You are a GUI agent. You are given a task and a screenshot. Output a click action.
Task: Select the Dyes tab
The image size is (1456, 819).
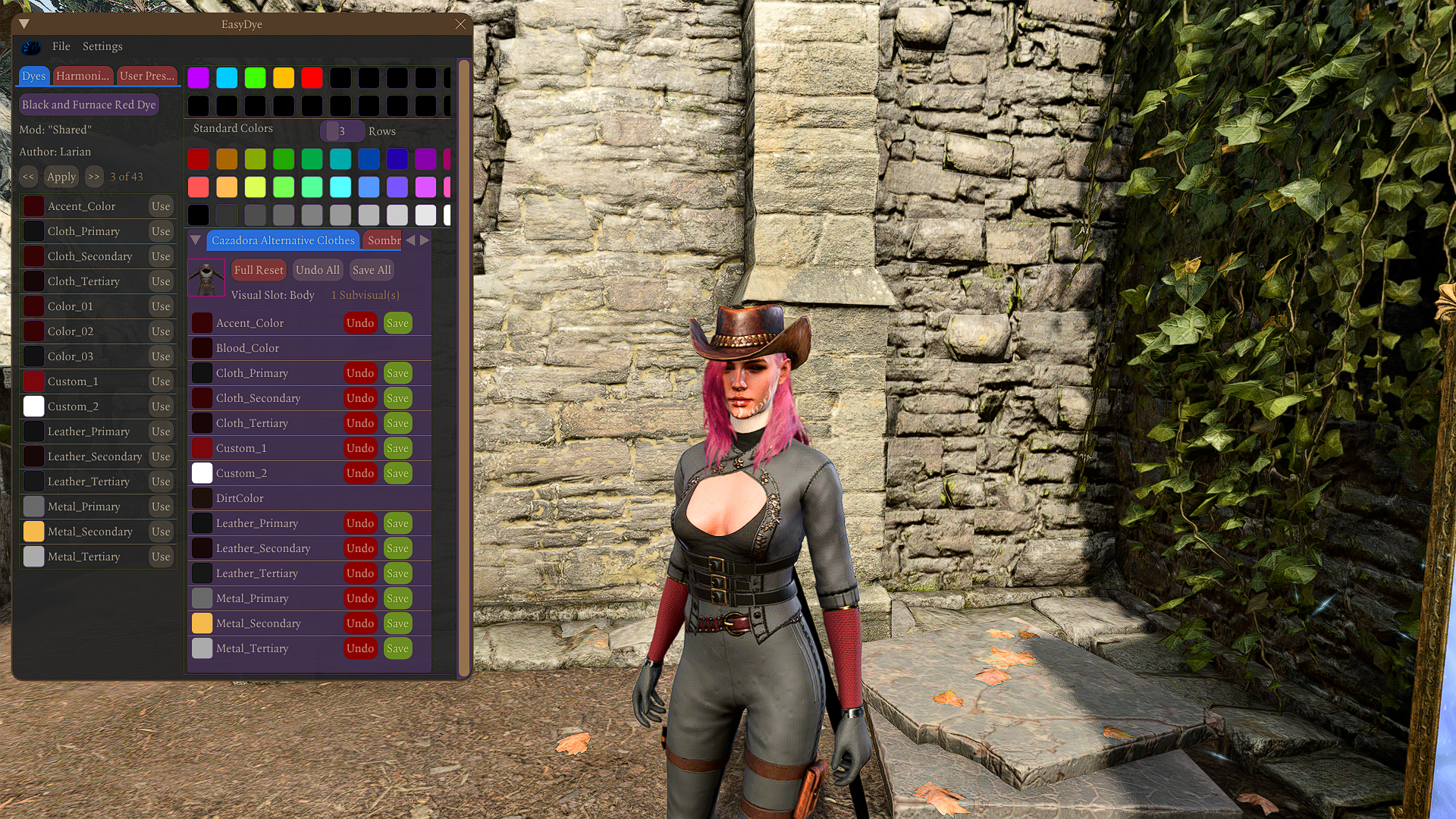click(33, 76)
